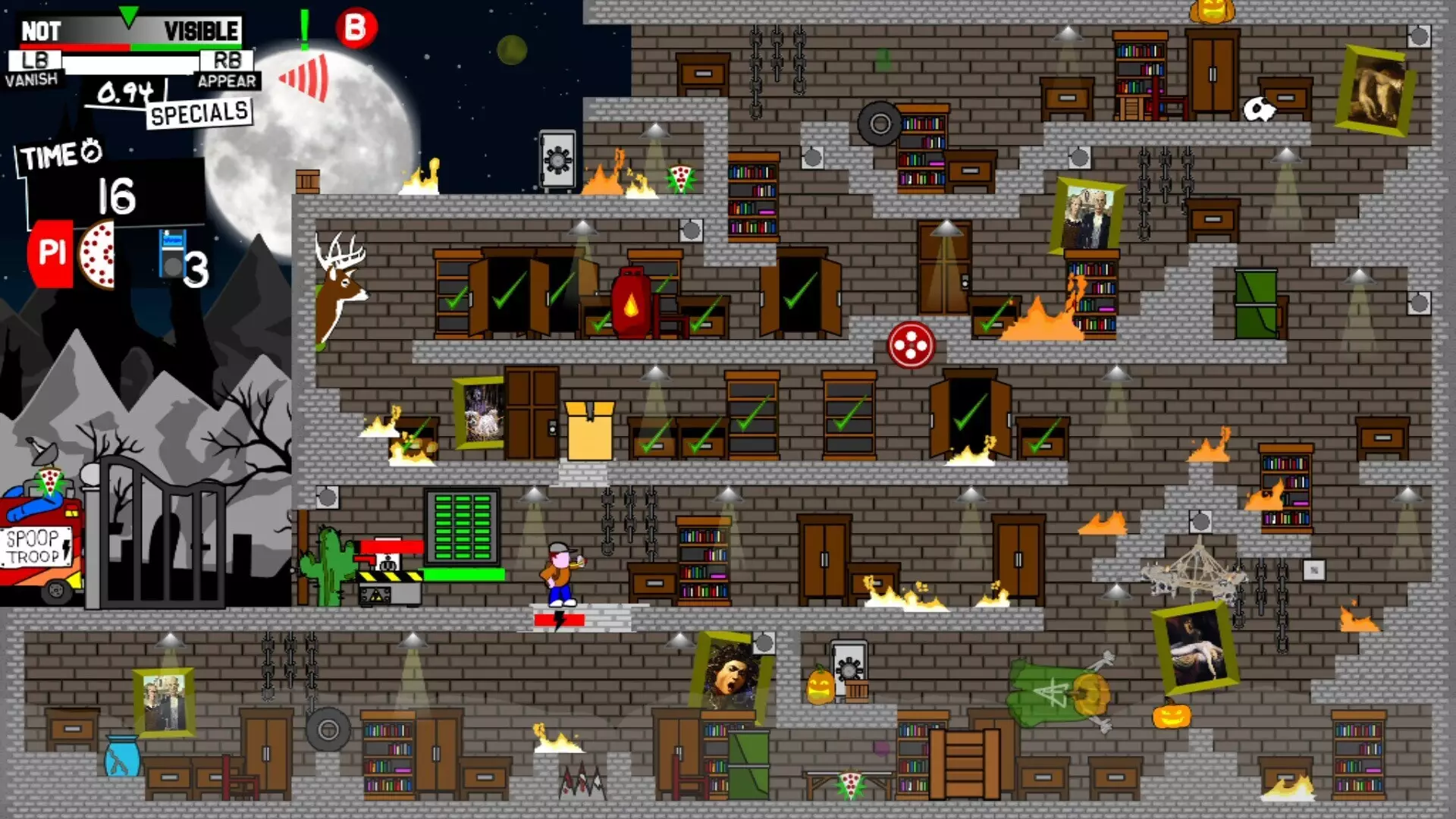Image resolution: width=1456 pixels, height=819 pixels.
Task: Click the green exclamation alert icon
Action: [x=305, y=29]
